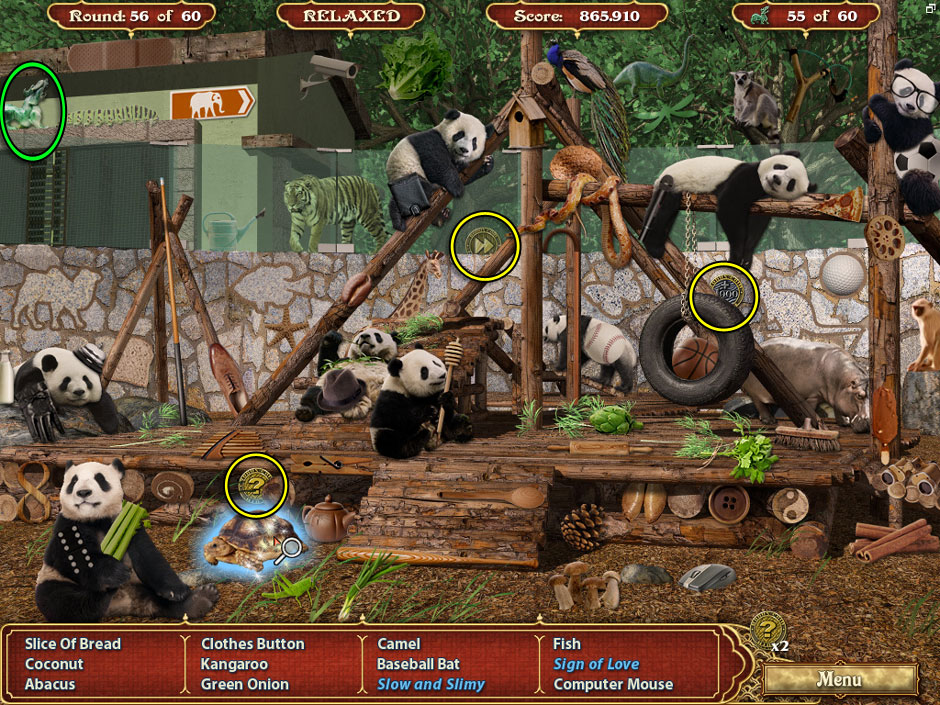This screenshot has width=940, height=705.
Task: Choose Computer Mouse in the item list
Action: (613, 685)
